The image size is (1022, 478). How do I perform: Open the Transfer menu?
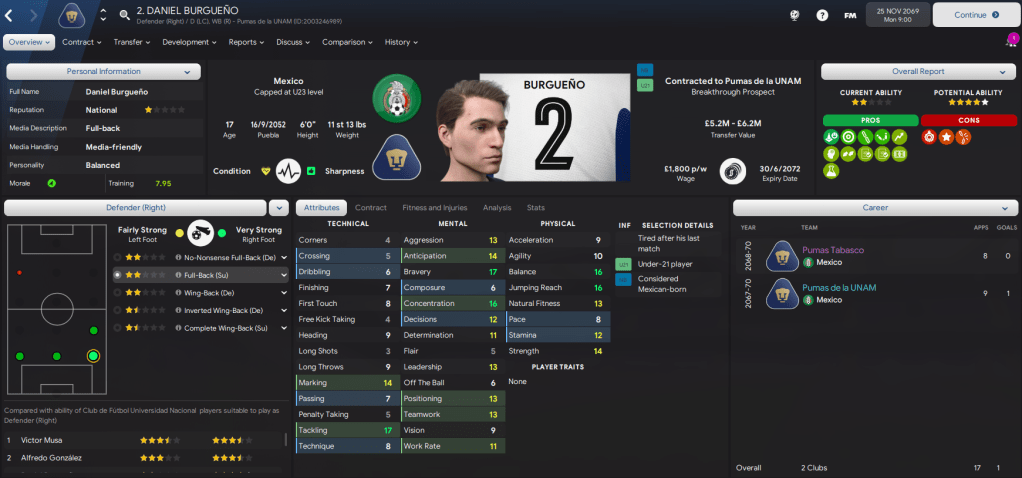click(x=131, y=42)
